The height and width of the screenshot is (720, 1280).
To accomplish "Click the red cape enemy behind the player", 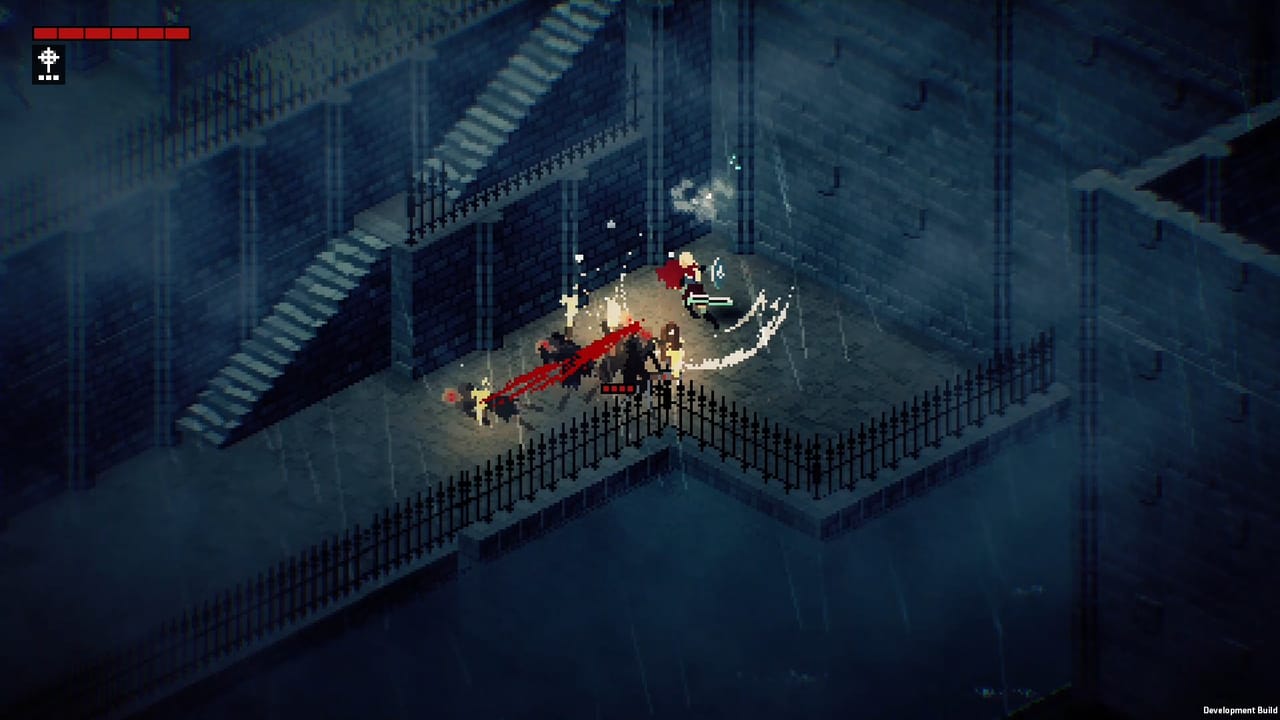I will click(x=670, y=272).
